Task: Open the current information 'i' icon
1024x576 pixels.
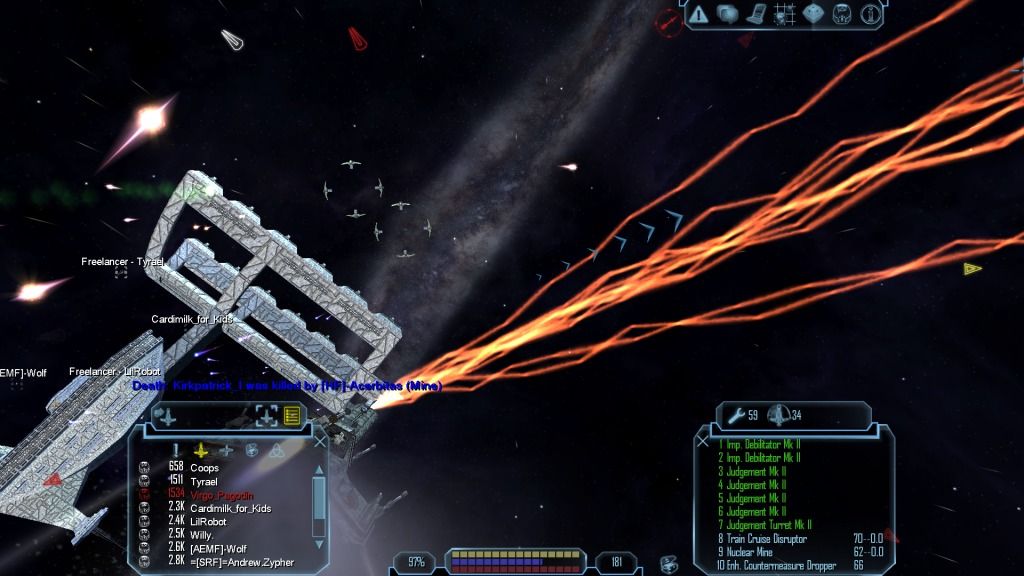Action: tap(870, 15)
